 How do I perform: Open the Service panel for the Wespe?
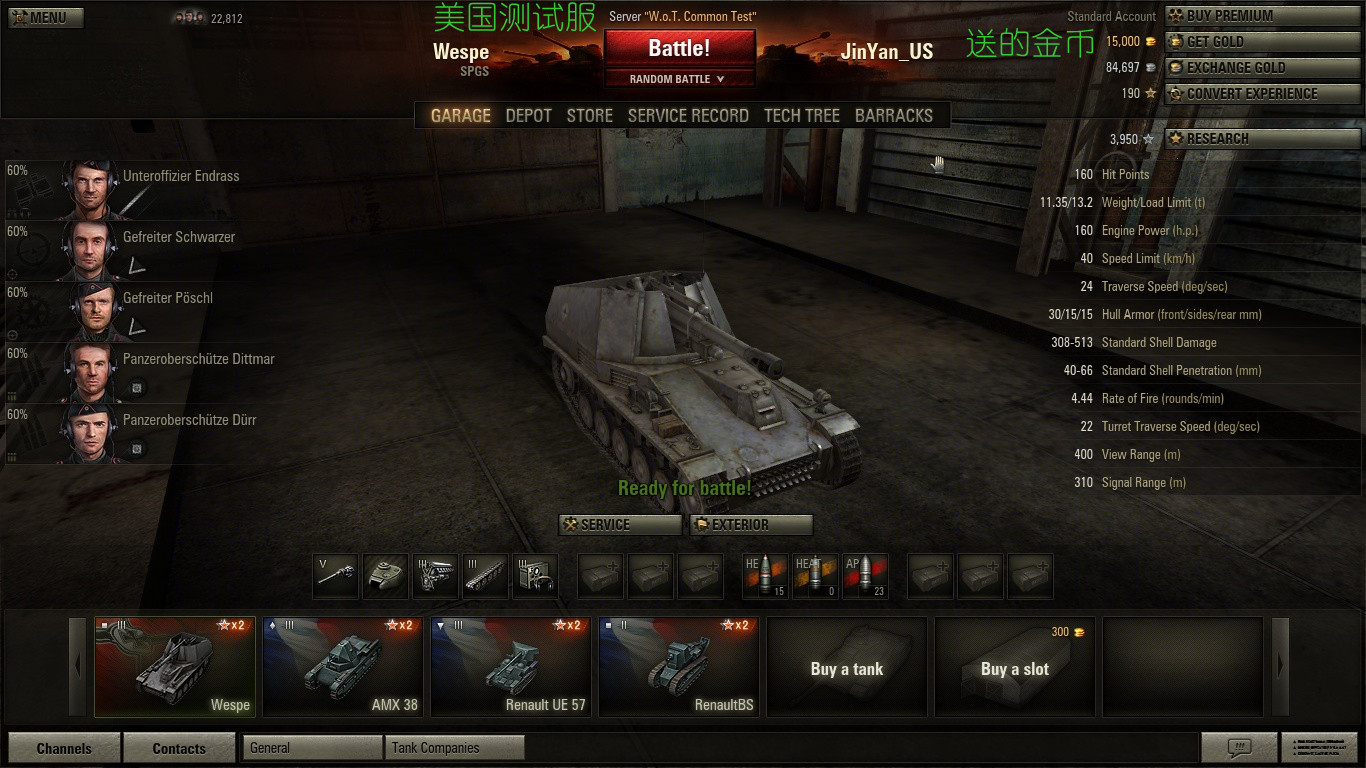click(620, 525)
